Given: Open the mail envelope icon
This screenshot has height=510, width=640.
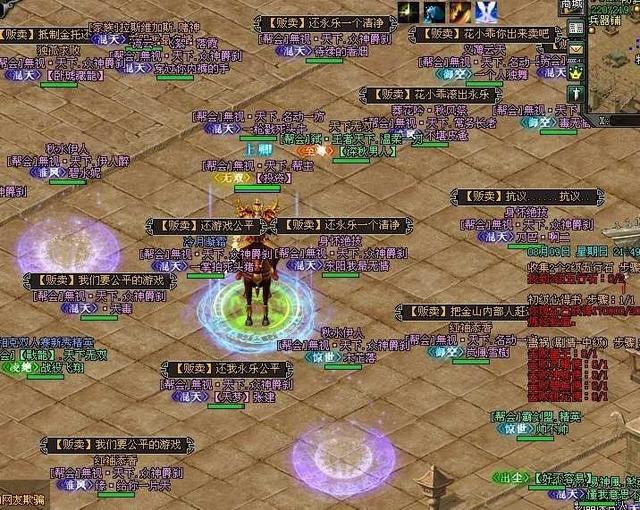Looking at the screenshot, I should tap(576, 50).
